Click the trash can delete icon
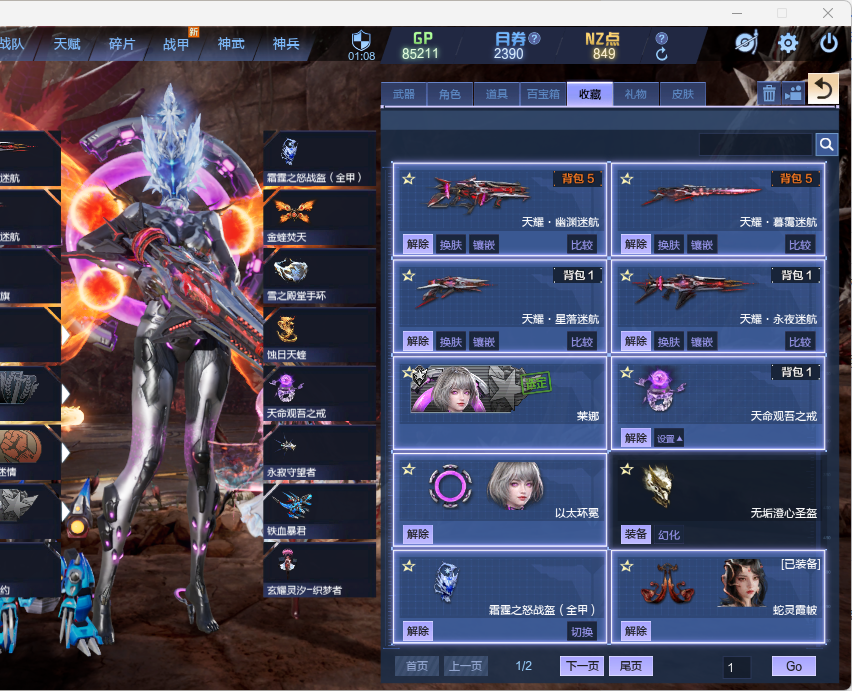Screen dimensions: 852x691 (769, 93)
